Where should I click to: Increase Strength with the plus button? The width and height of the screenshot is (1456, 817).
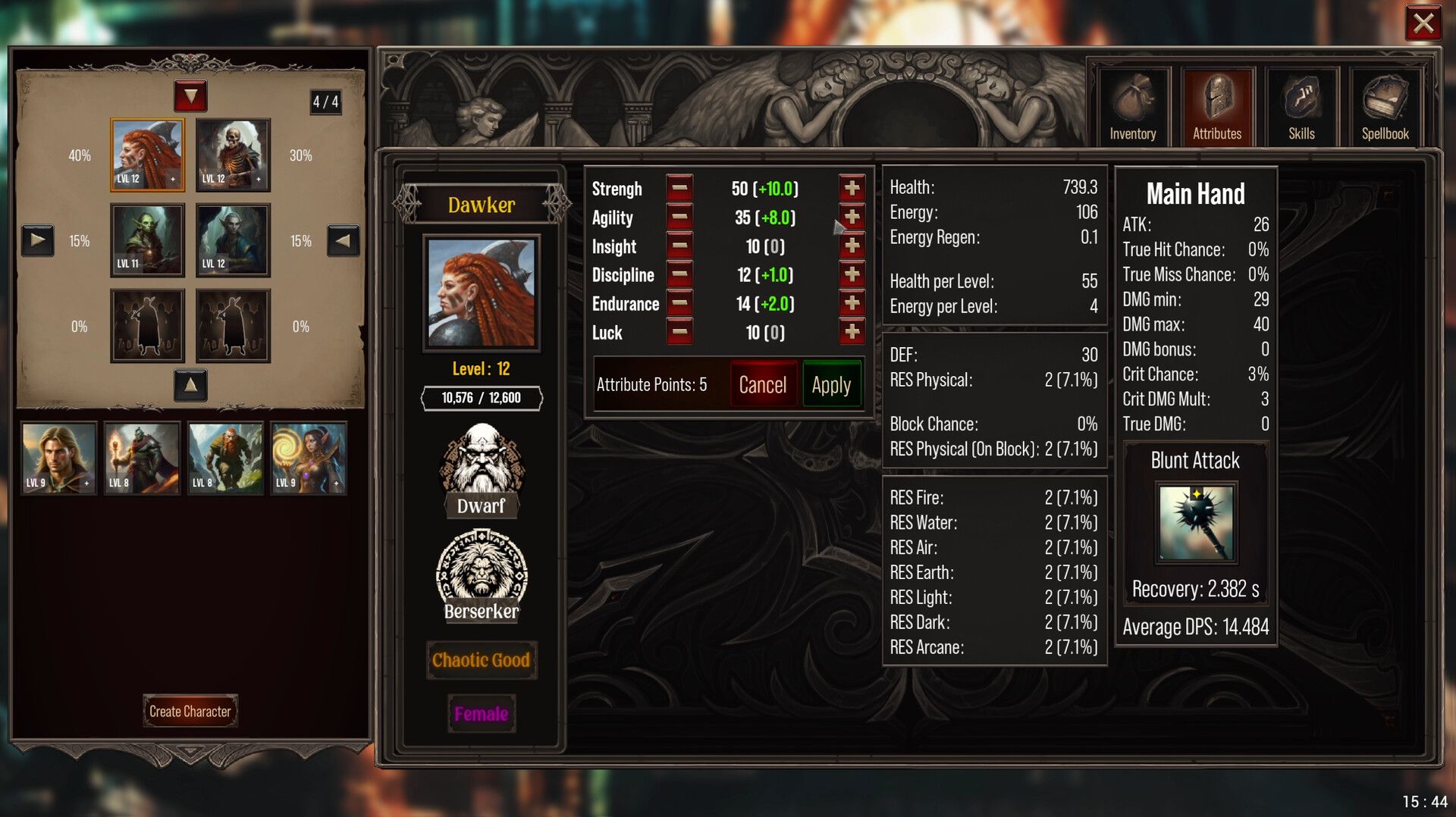tap(852, 189)
